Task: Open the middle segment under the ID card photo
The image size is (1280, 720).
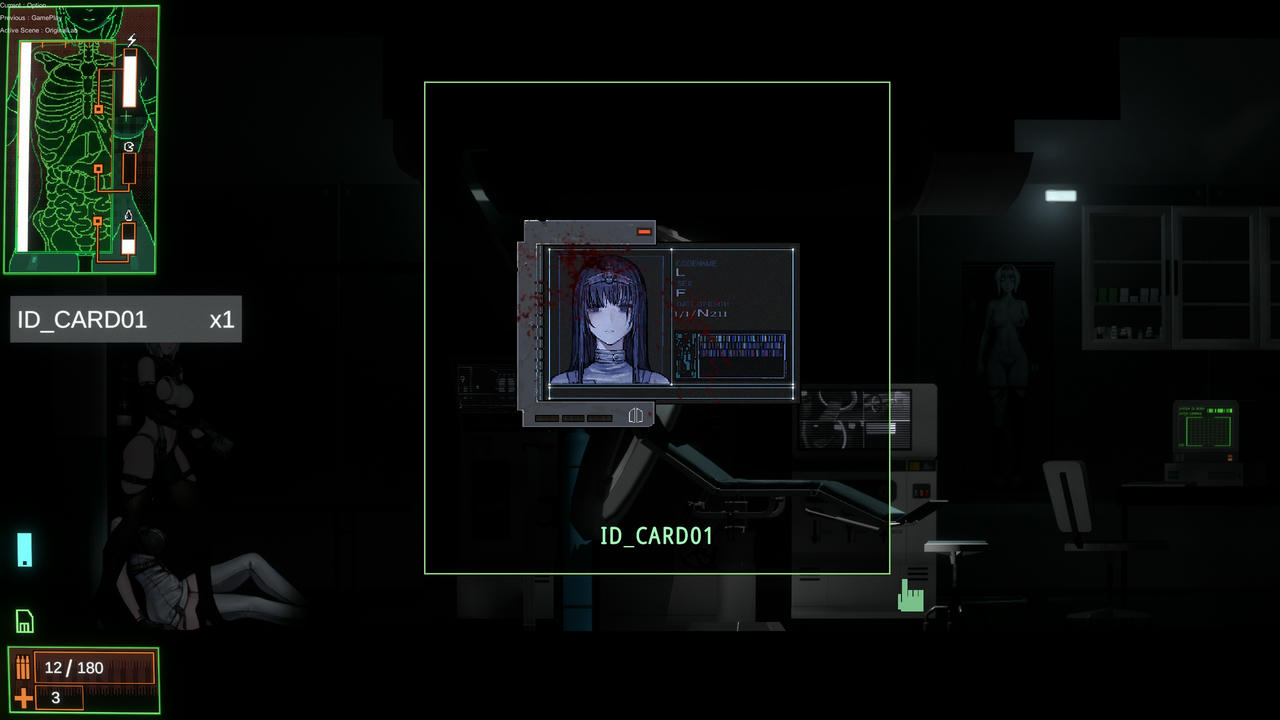Action: click(x=574, y=418)
